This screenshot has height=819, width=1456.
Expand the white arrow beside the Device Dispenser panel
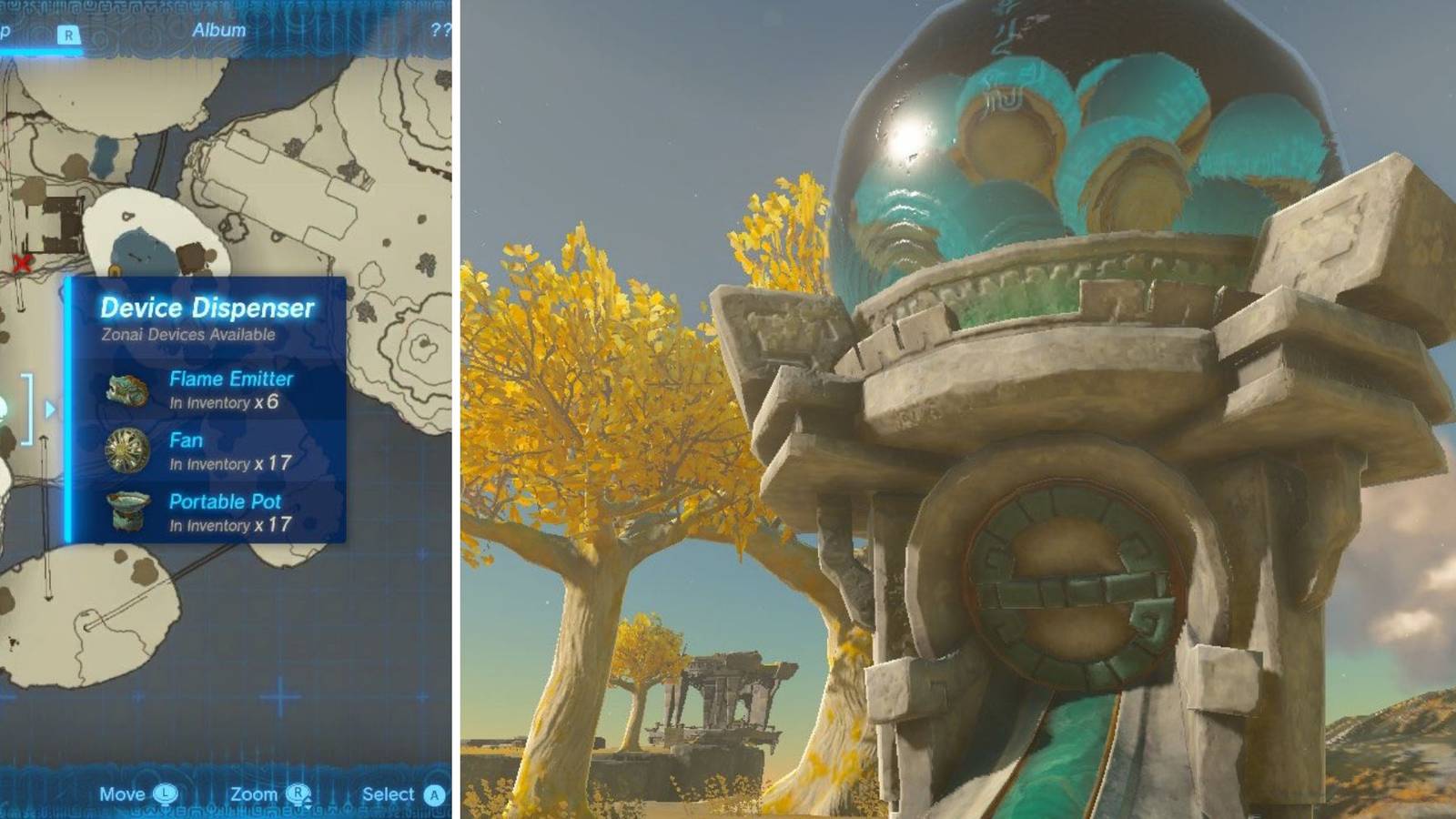48,409
